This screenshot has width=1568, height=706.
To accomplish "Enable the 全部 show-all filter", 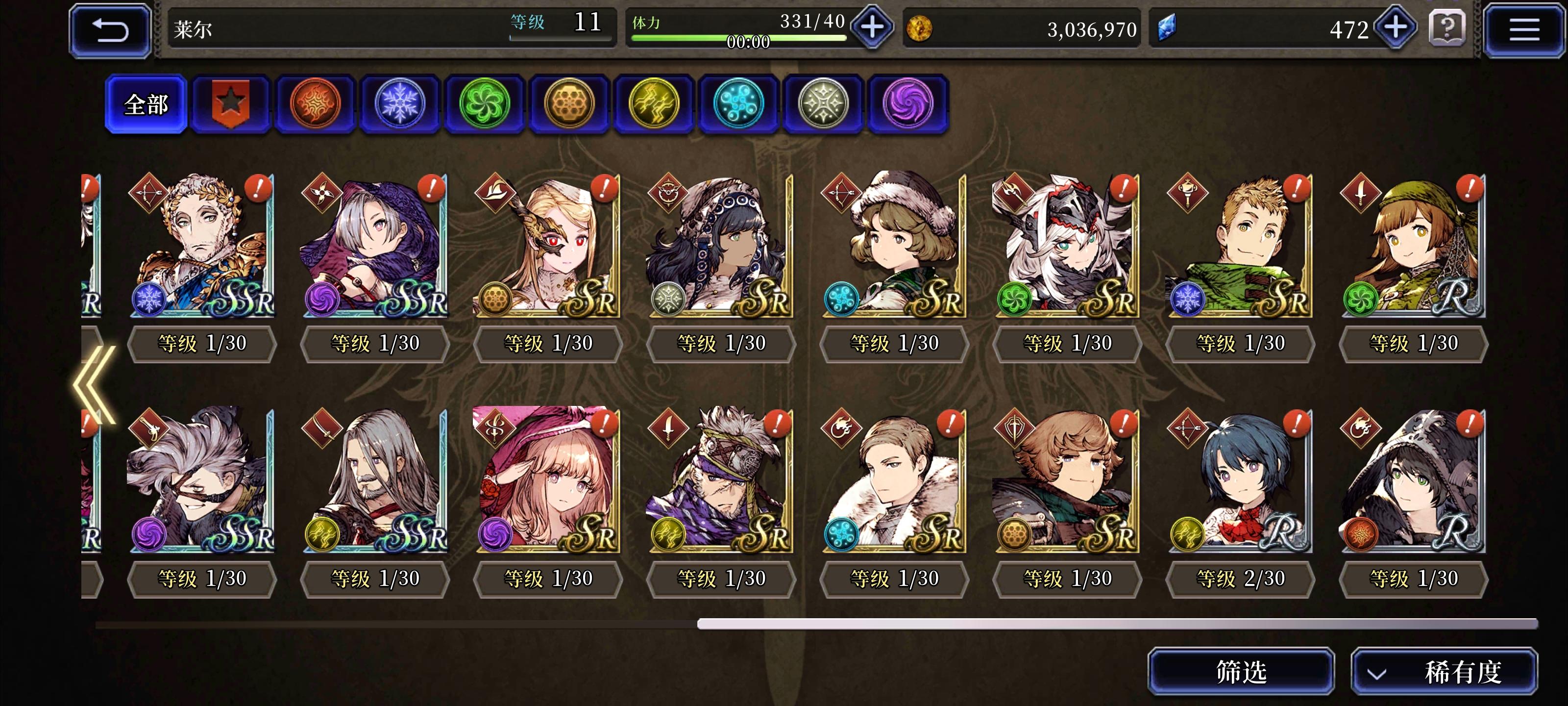I will click(x=146, y=103).
